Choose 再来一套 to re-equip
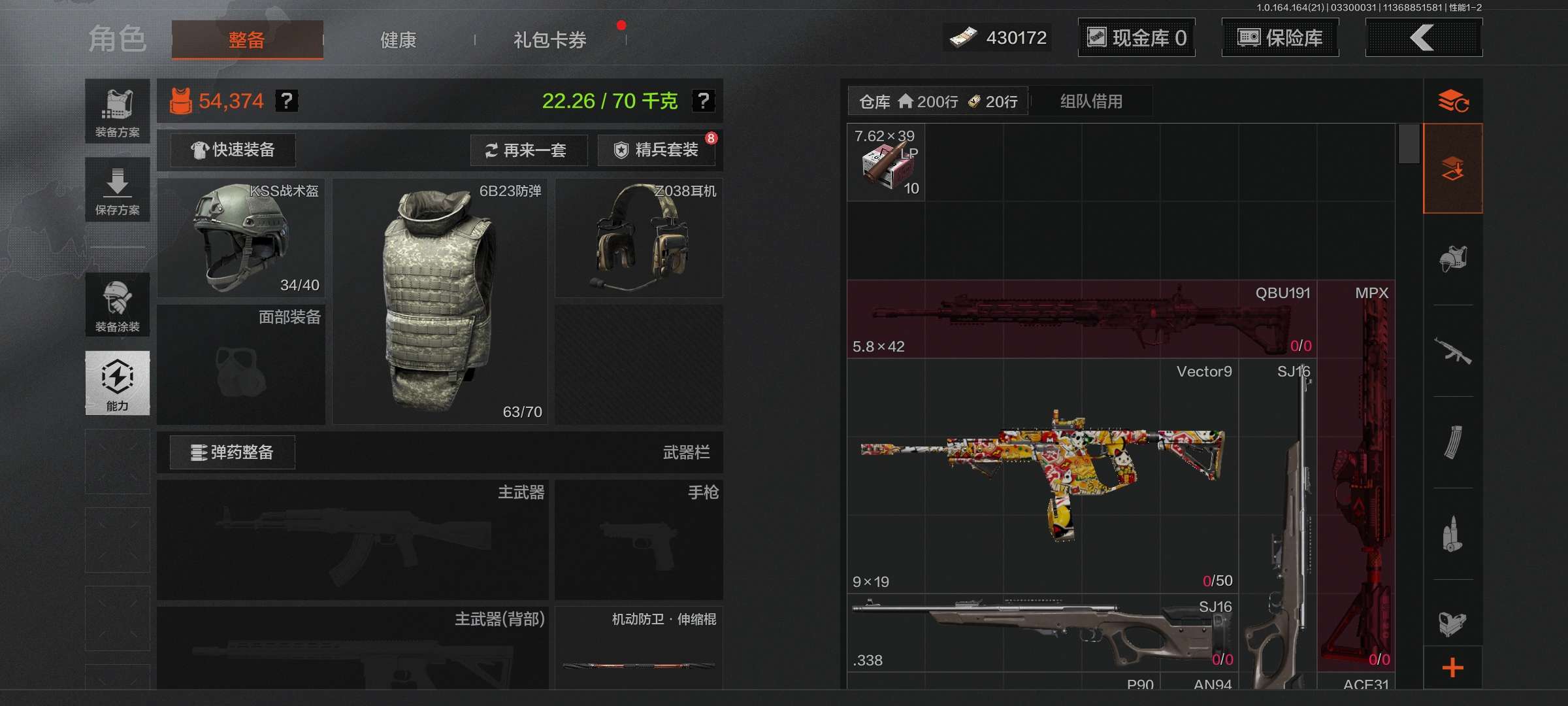The image size is (1568, 706). point(528,150)
